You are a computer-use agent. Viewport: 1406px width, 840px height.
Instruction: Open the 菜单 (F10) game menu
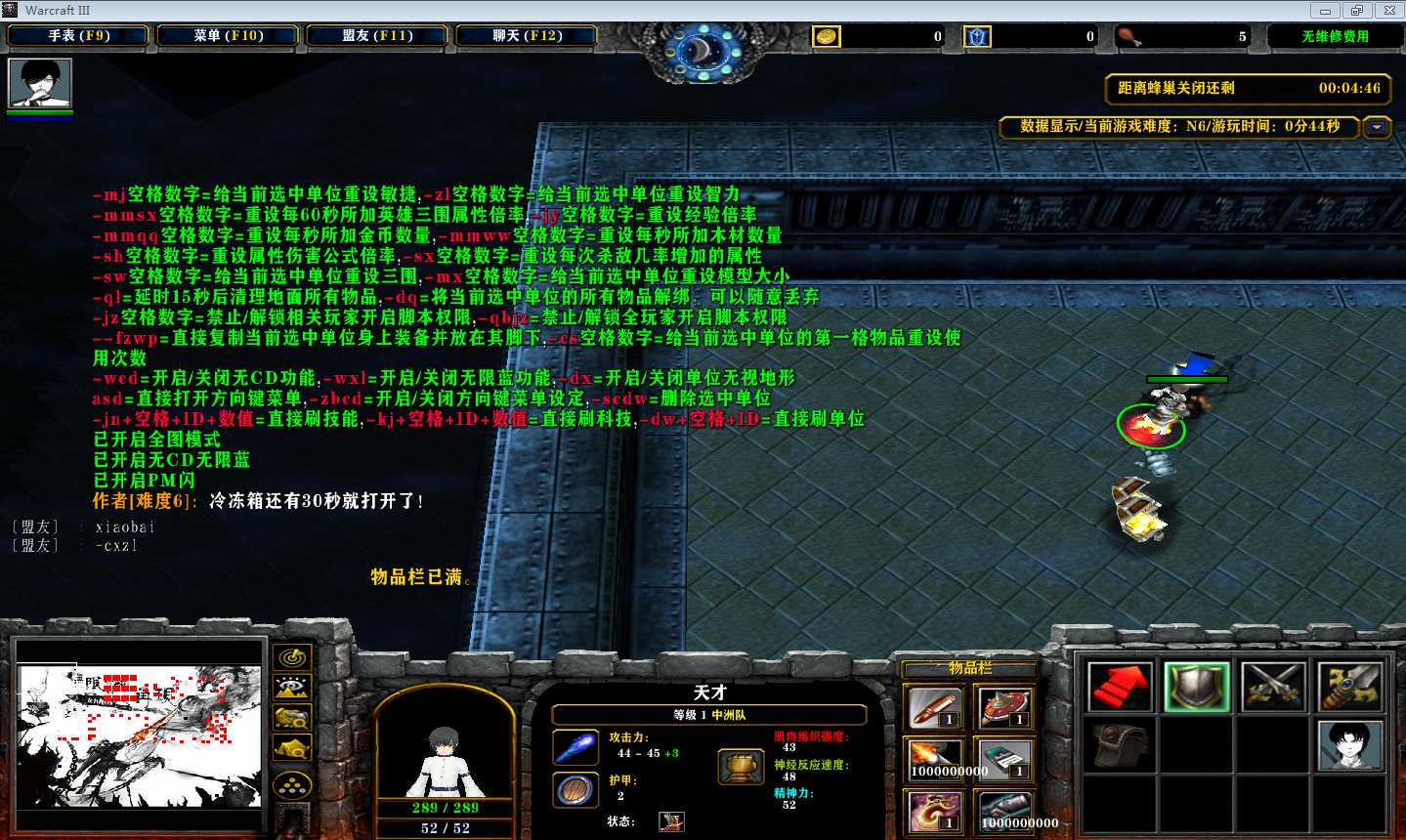pos(229,36)
